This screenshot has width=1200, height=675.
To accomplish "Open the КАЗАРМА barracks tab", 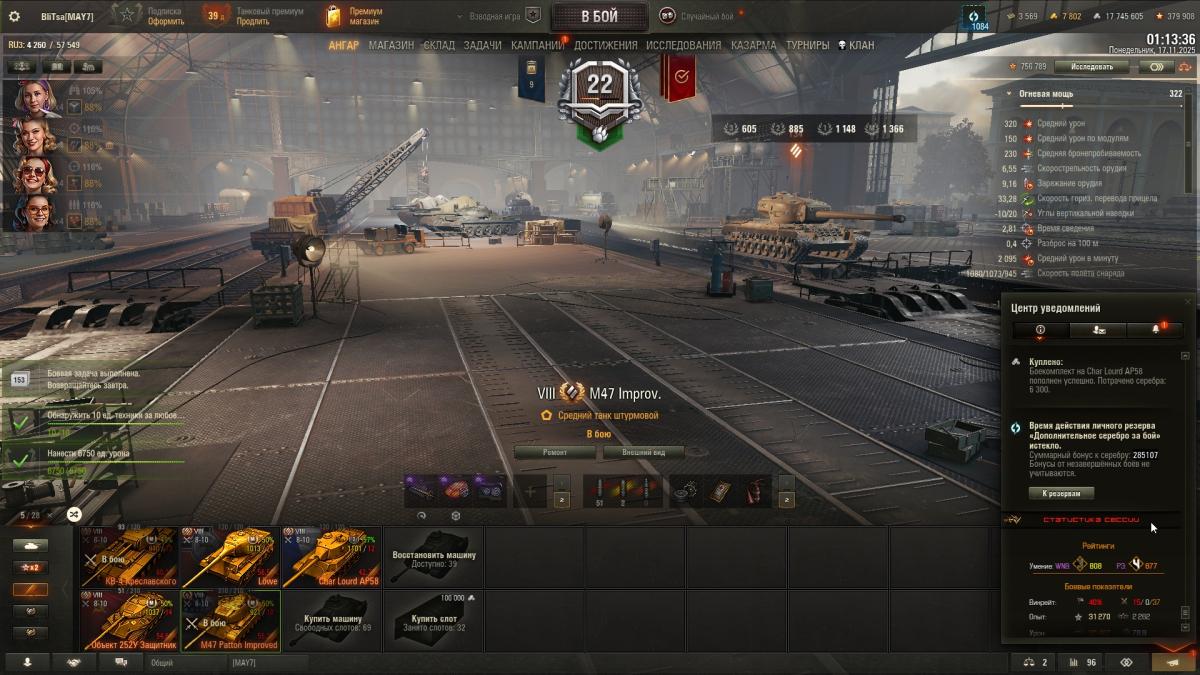I will click(753, 45).
